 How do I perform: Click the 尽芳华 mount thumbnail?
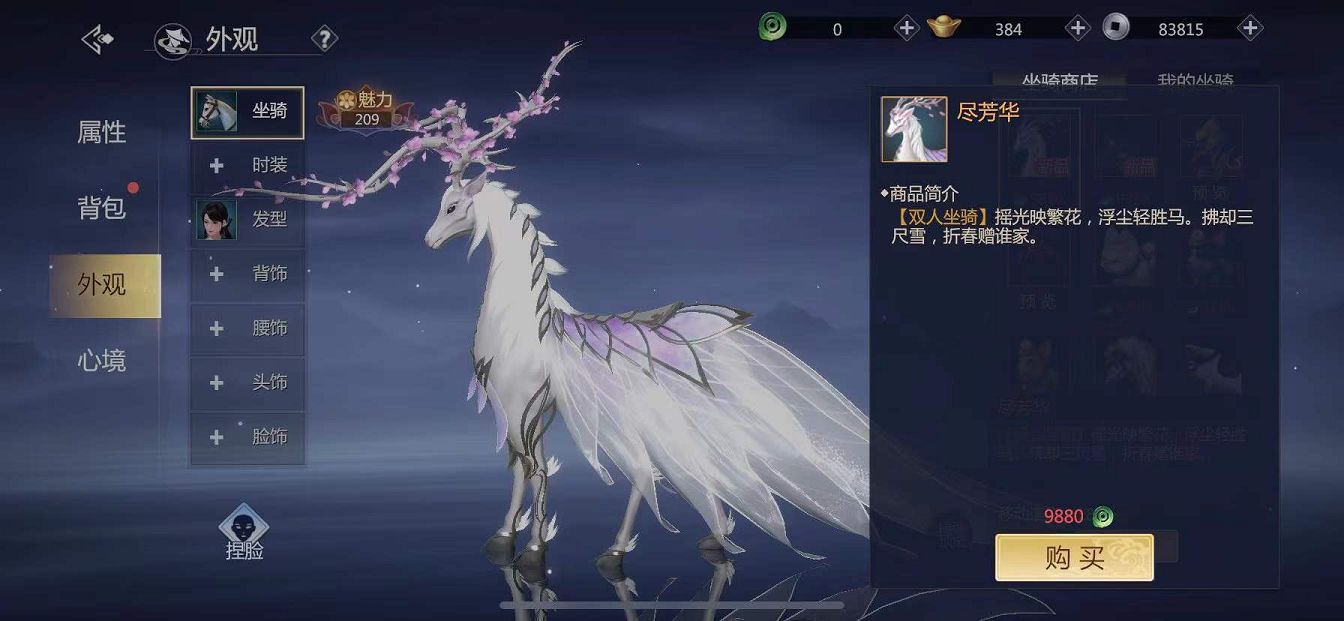tap(914, 129)
